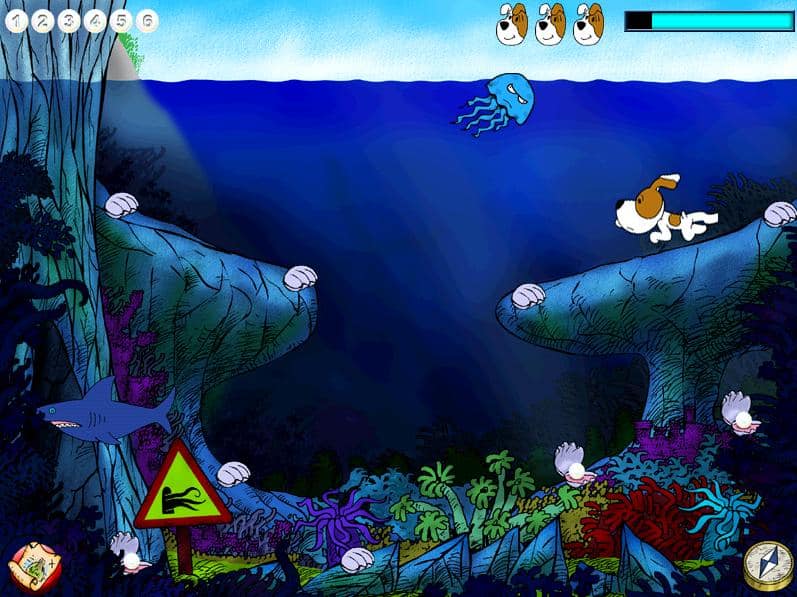This screenshot has height=597, width=797.
Task: Choose the number 6 bubble
Action: [x=147, y=20]
